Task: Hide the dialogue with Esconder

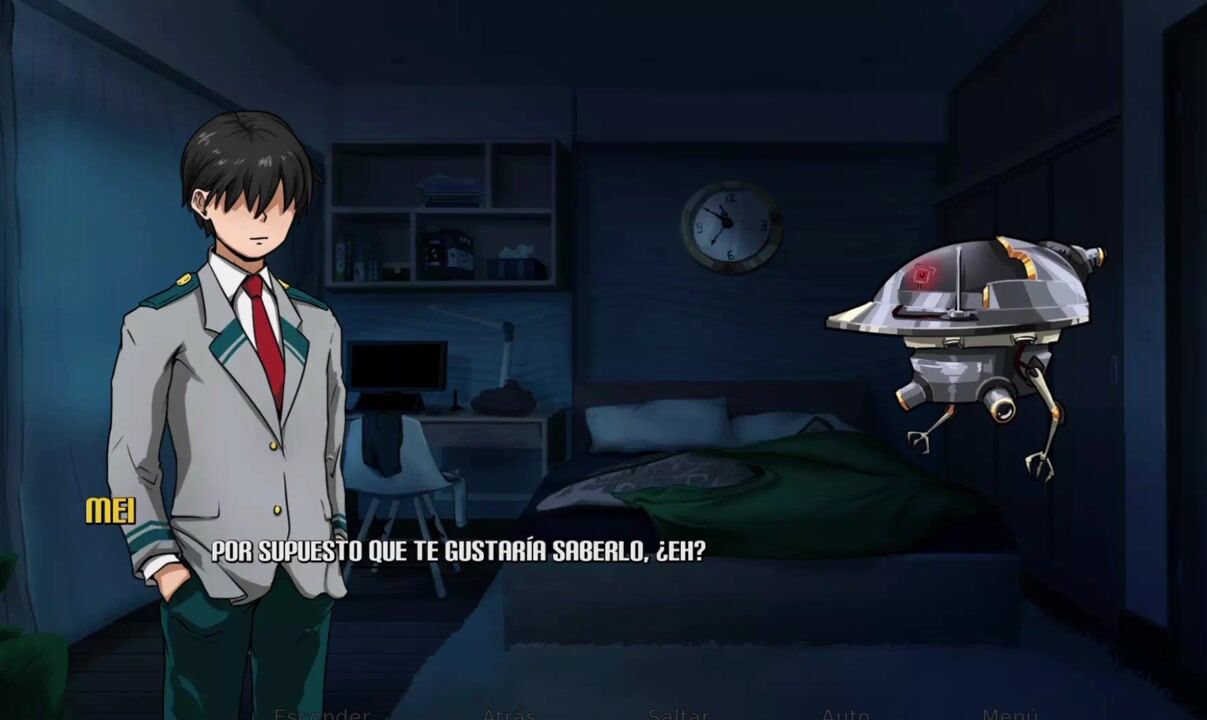Action: click(322, 714)
